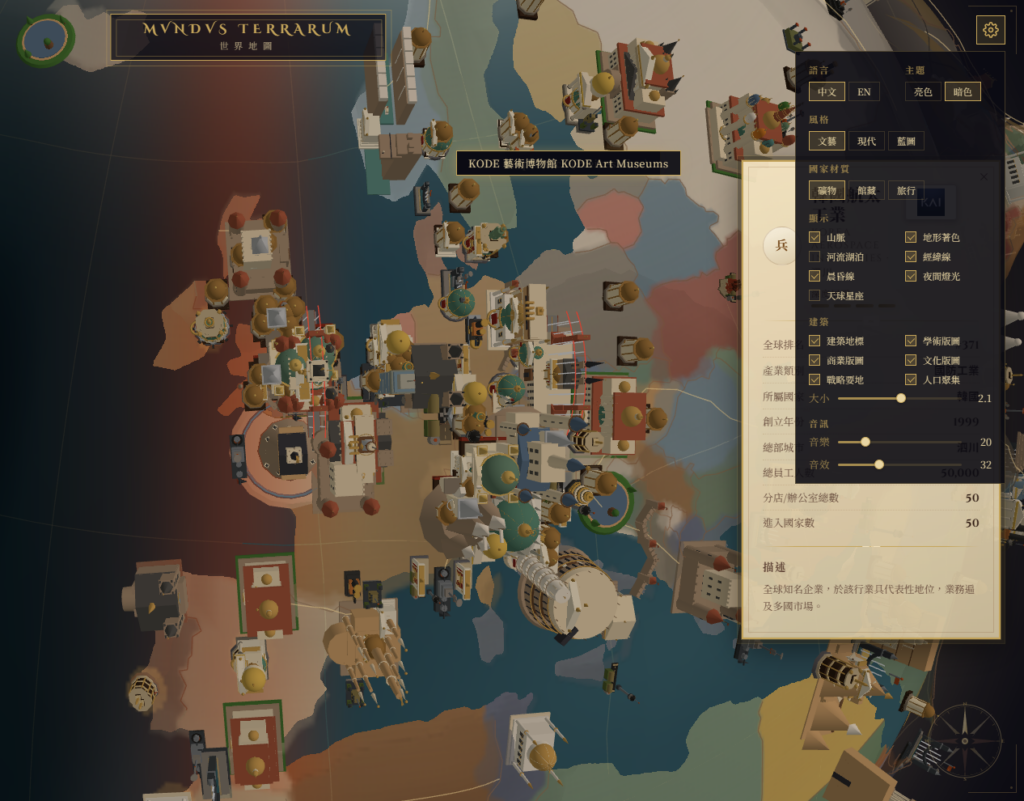
Task: Enable the 河流湖泊 checkbox
Action: coord(815,257)
